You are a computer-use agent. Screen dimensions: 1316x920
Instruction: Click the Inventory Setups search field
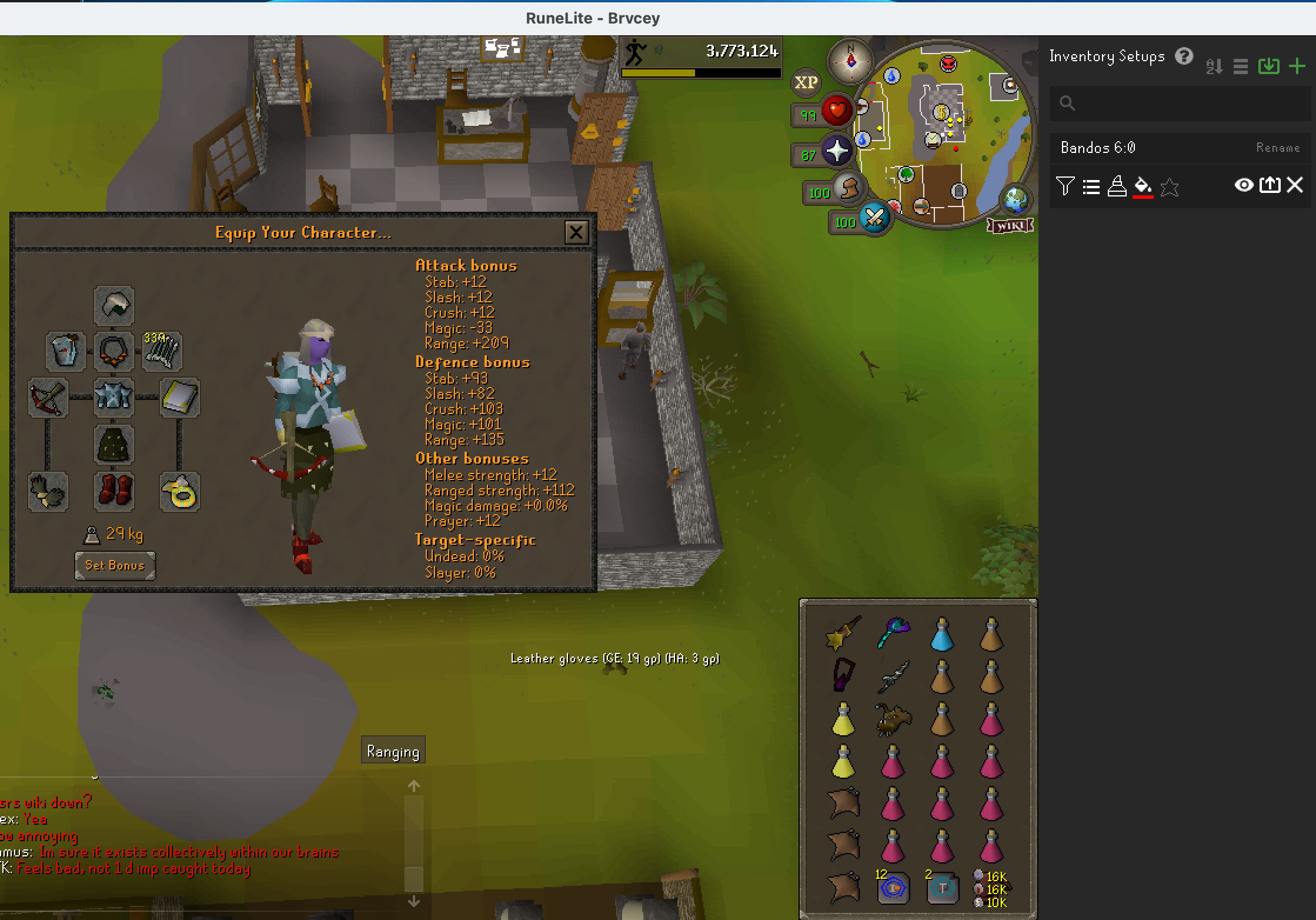point(1180,104)
